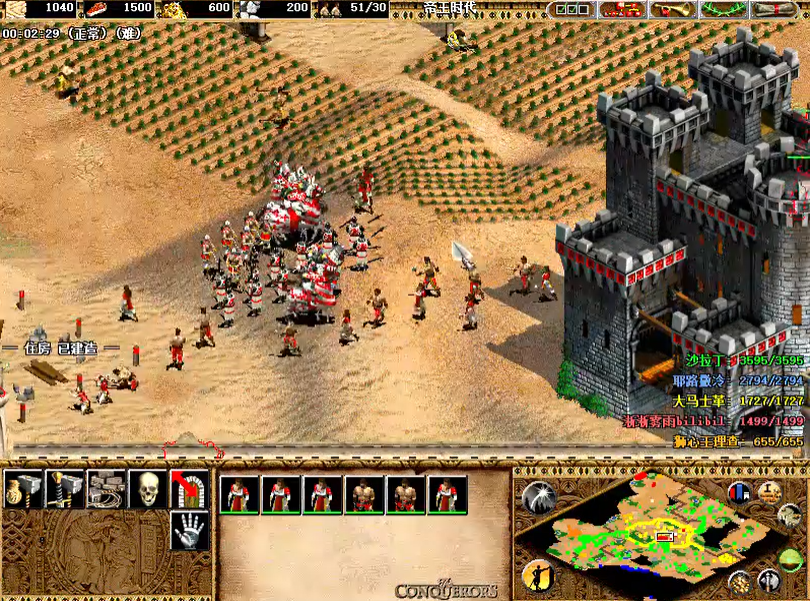Activate the flare signal button beside minimap
The height and width of the screenshot is (601, 810).
pos(539,497)
